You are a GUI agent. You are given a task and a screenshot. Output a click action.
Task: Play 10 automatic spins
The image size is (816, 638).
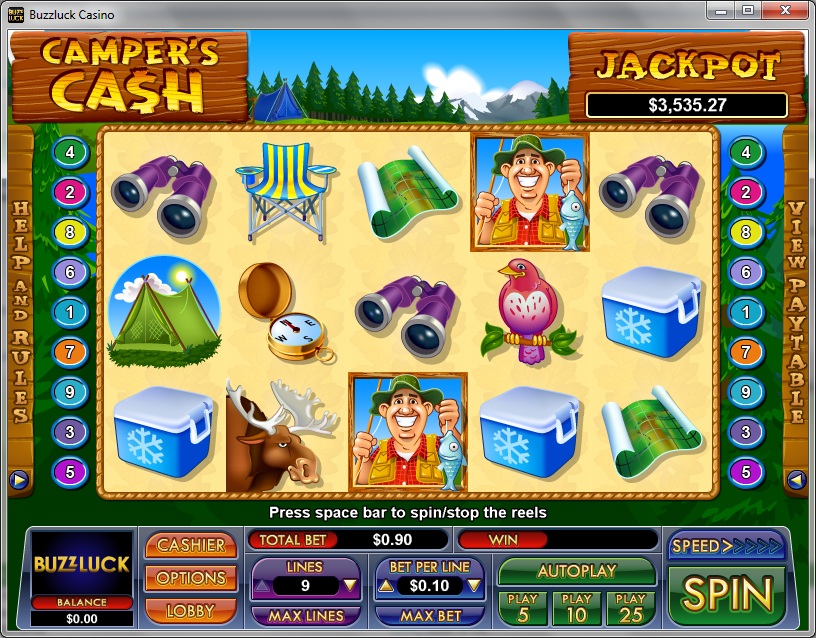click(577, 607)
